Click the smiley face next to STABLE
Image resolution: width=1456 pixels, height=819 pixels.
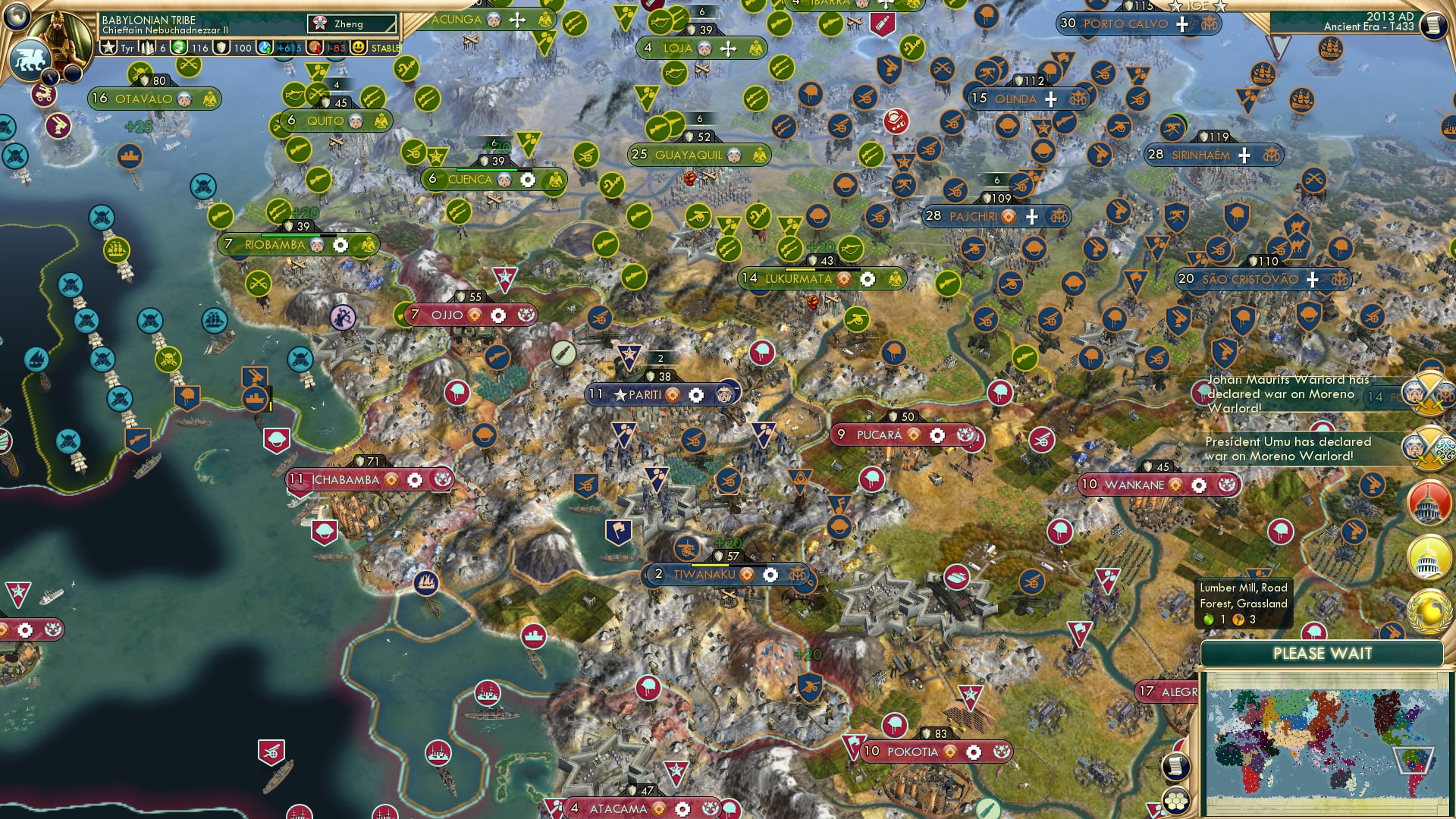[356, 47]
